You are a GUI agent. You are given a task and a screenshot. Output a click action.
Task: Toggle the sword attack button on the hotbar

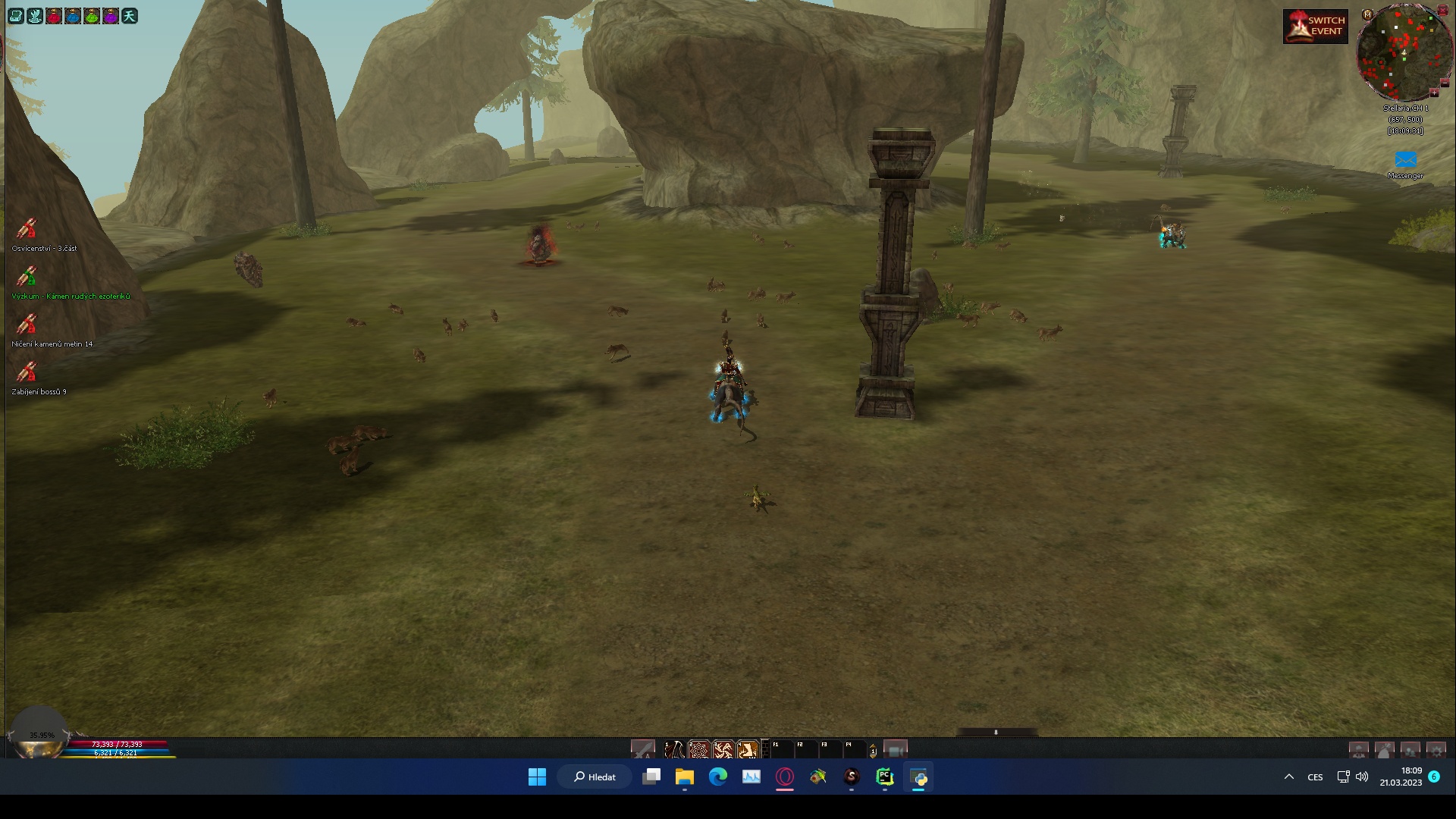click(642, 750)
